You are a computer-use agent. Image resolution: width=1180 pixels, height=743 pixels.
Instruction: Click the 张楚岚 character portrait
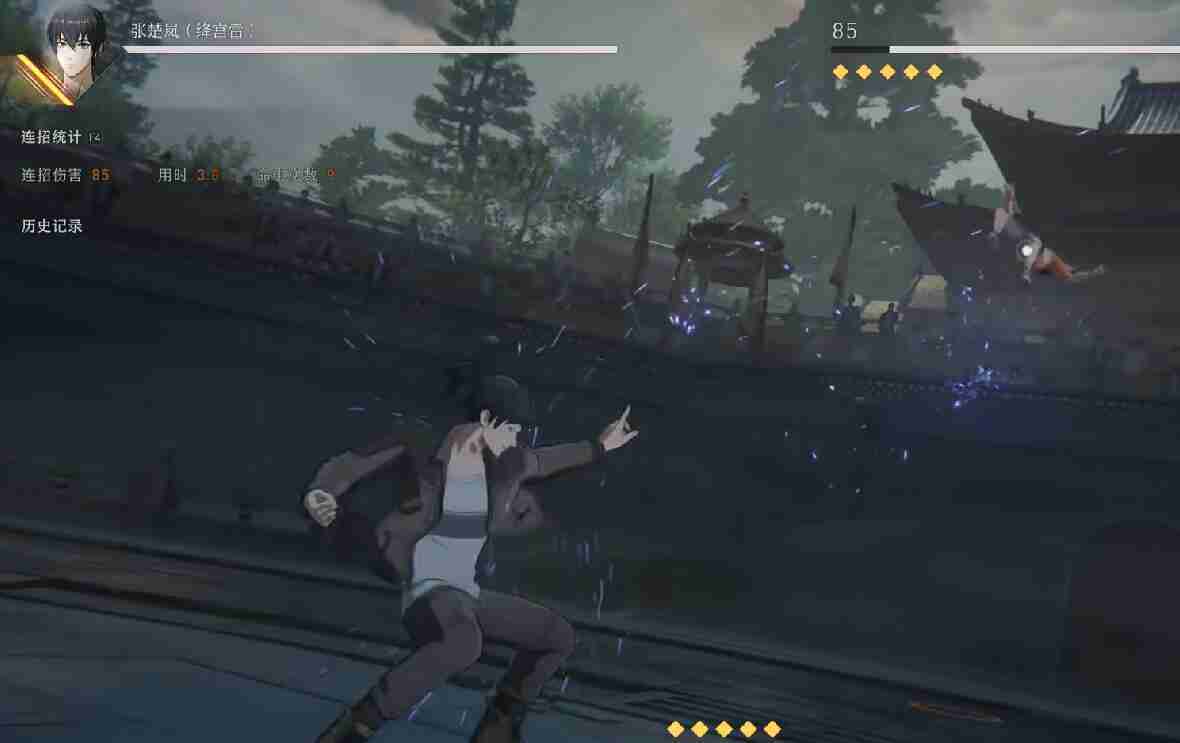[x=76, y=48]
